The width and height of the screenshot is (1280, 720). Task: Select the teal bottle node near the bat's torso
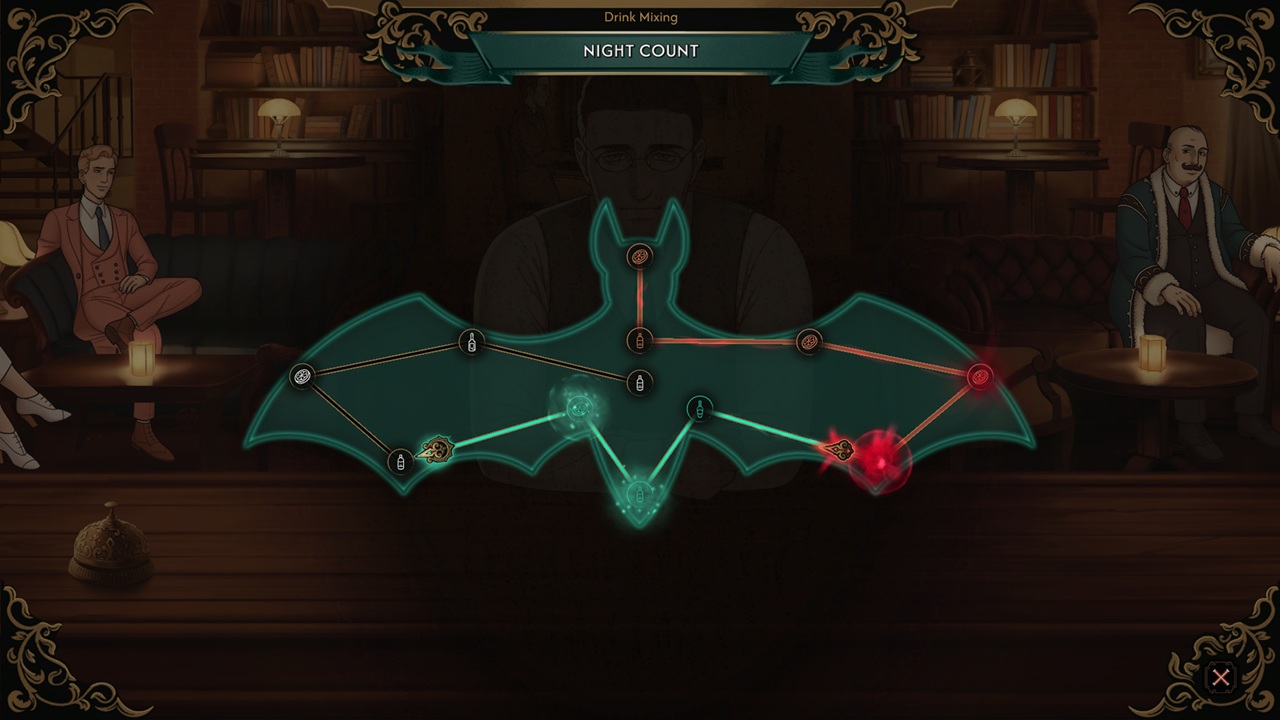[x=700, y=408]
